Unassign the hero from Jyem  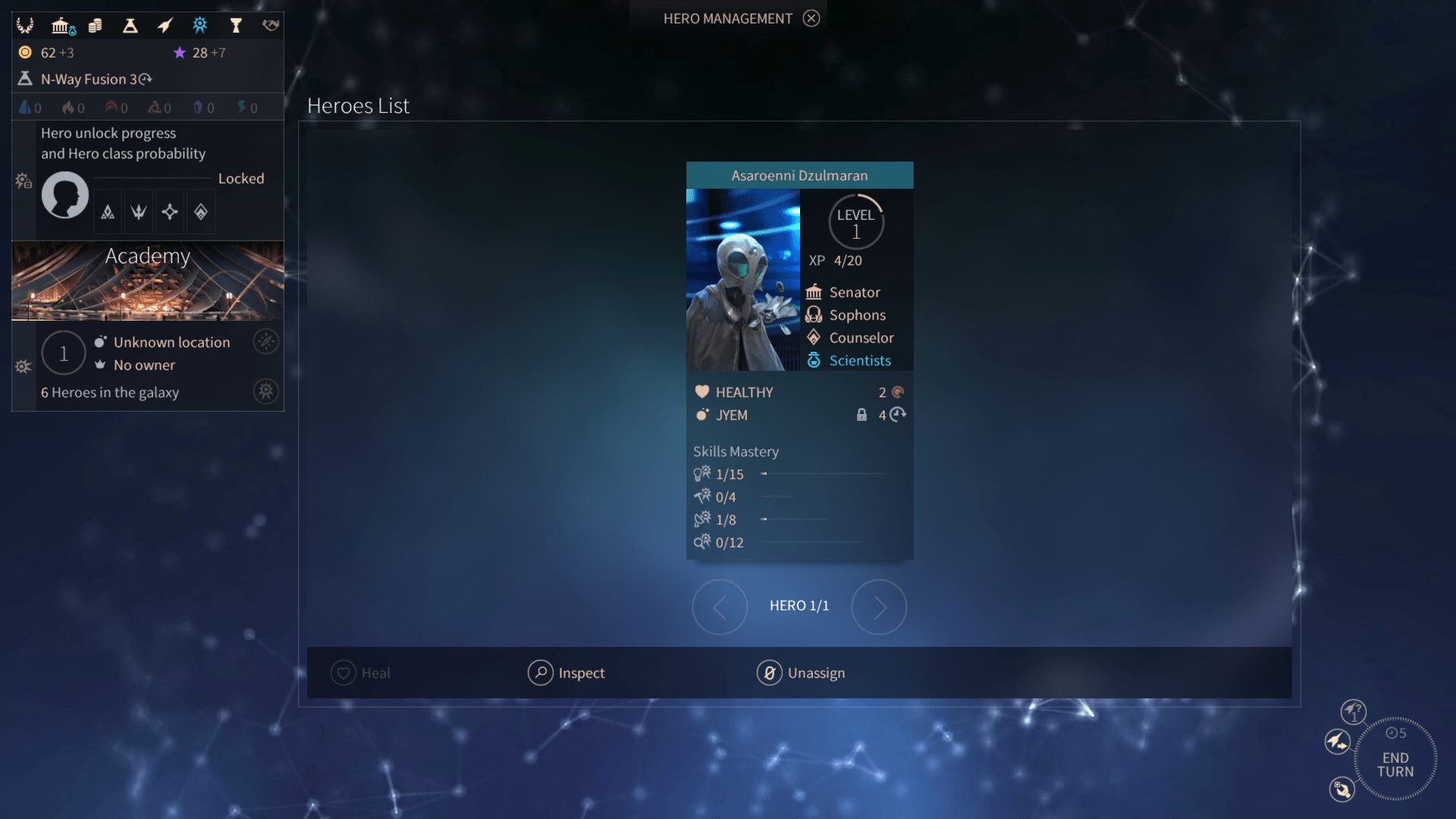[x=801, y=673]
